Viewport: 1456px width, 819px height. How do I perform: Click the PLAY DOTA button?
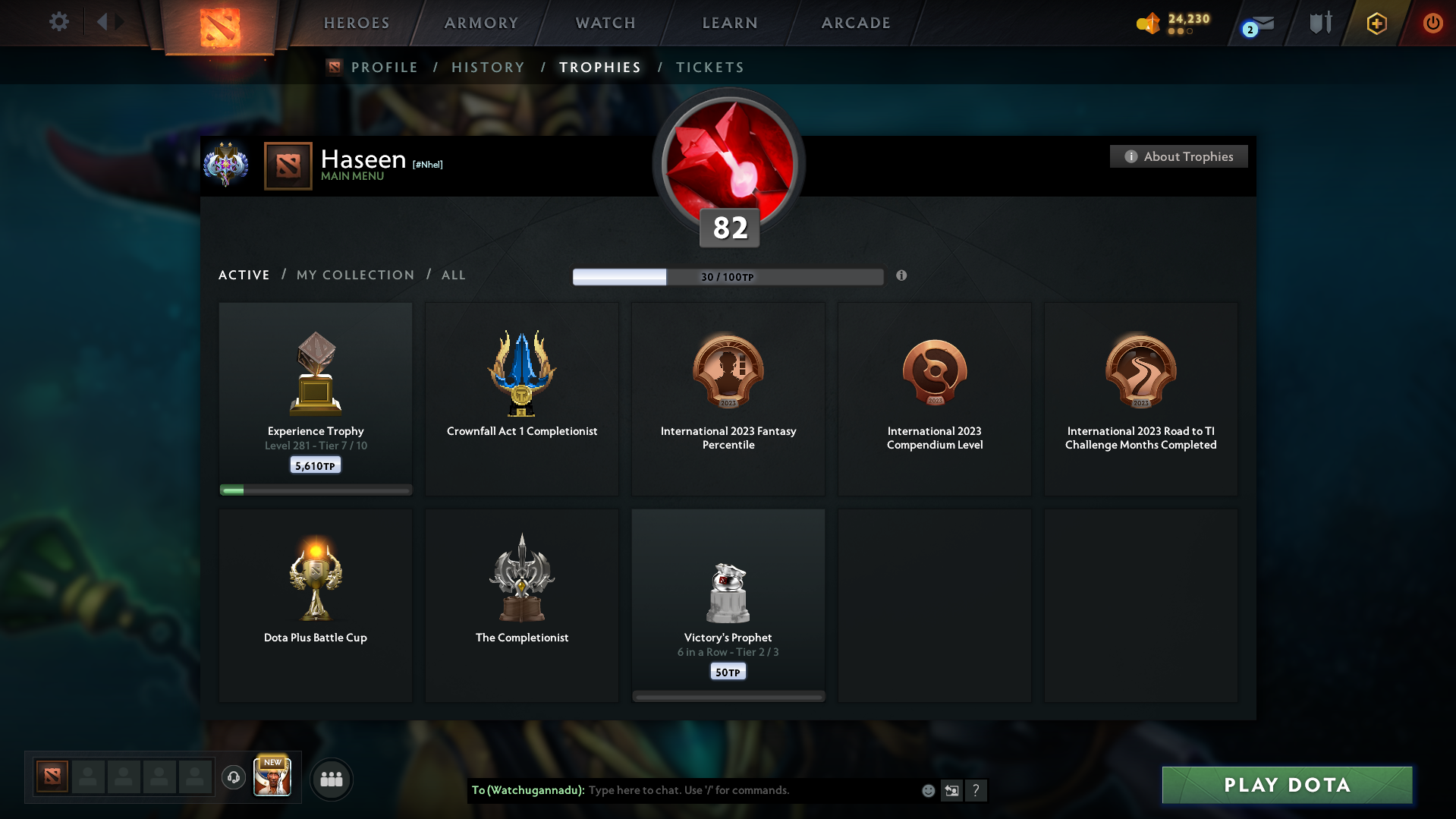(x=1286, y=785)
